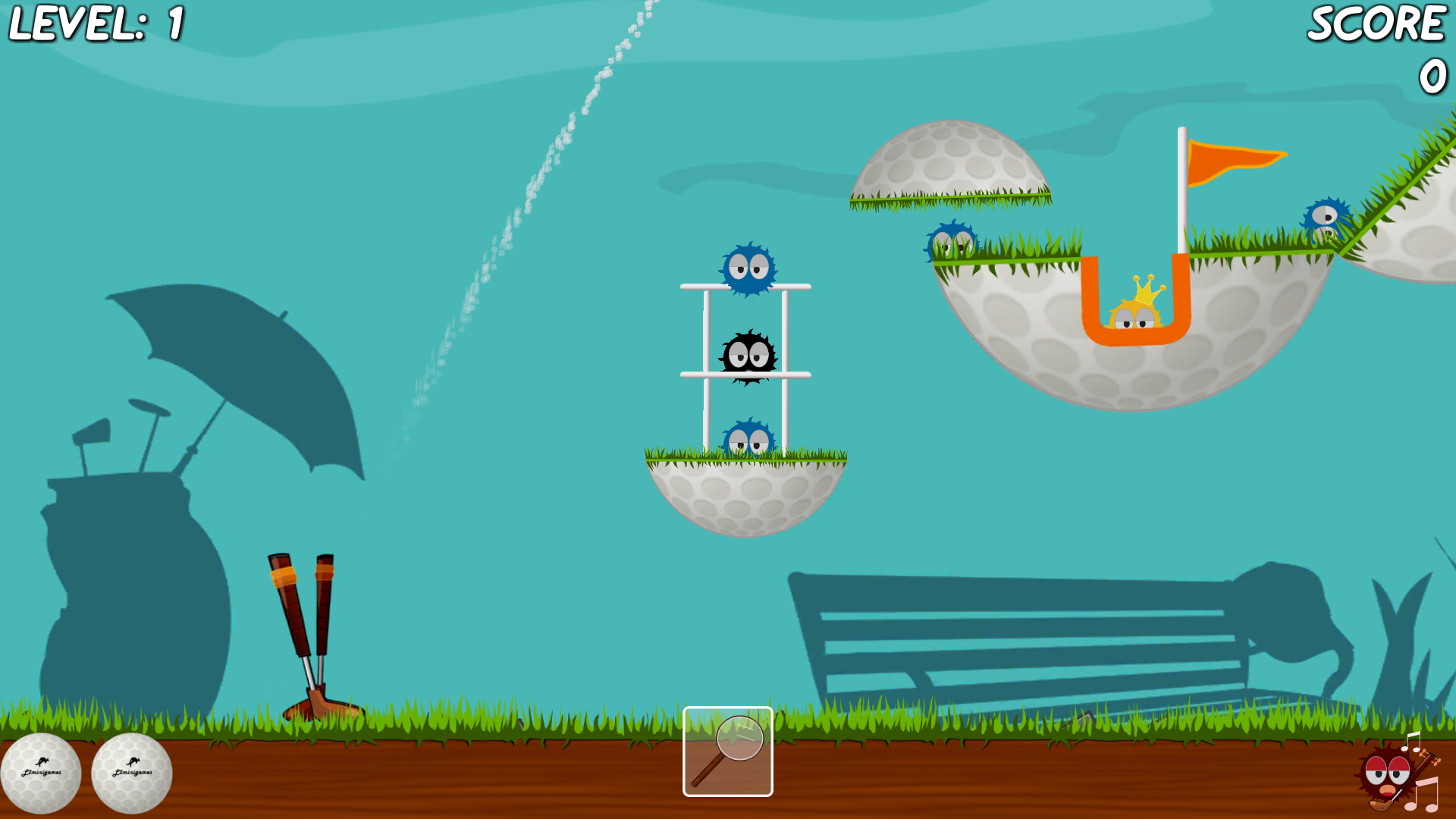
Task: Click the blue fuzzball on the left grass ledge
Action: 954,239
